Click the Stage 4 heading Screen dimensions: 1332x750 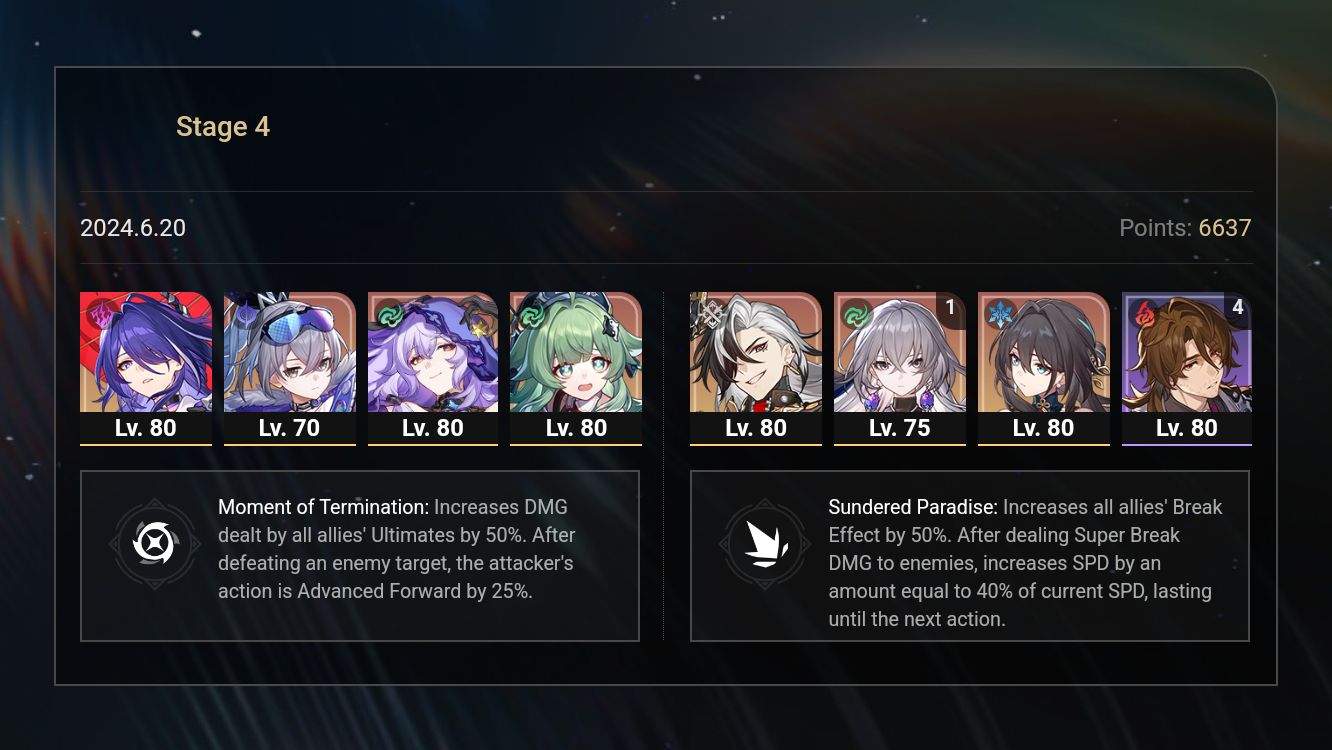tap(223, 126)
